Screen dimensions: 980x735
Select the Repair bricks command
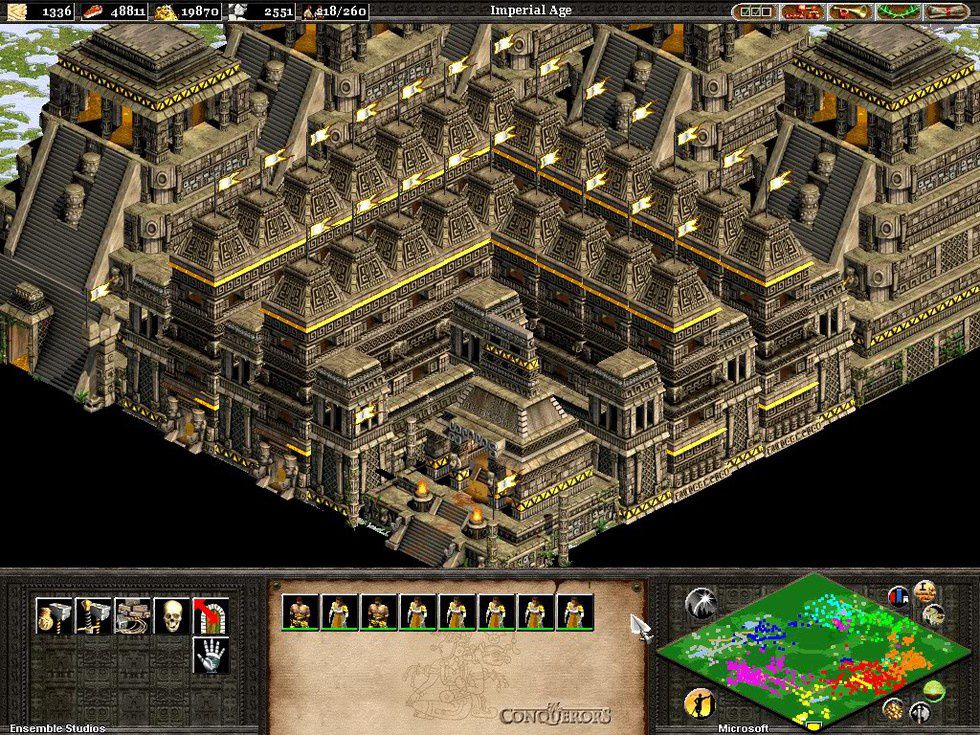click(132, 616)
